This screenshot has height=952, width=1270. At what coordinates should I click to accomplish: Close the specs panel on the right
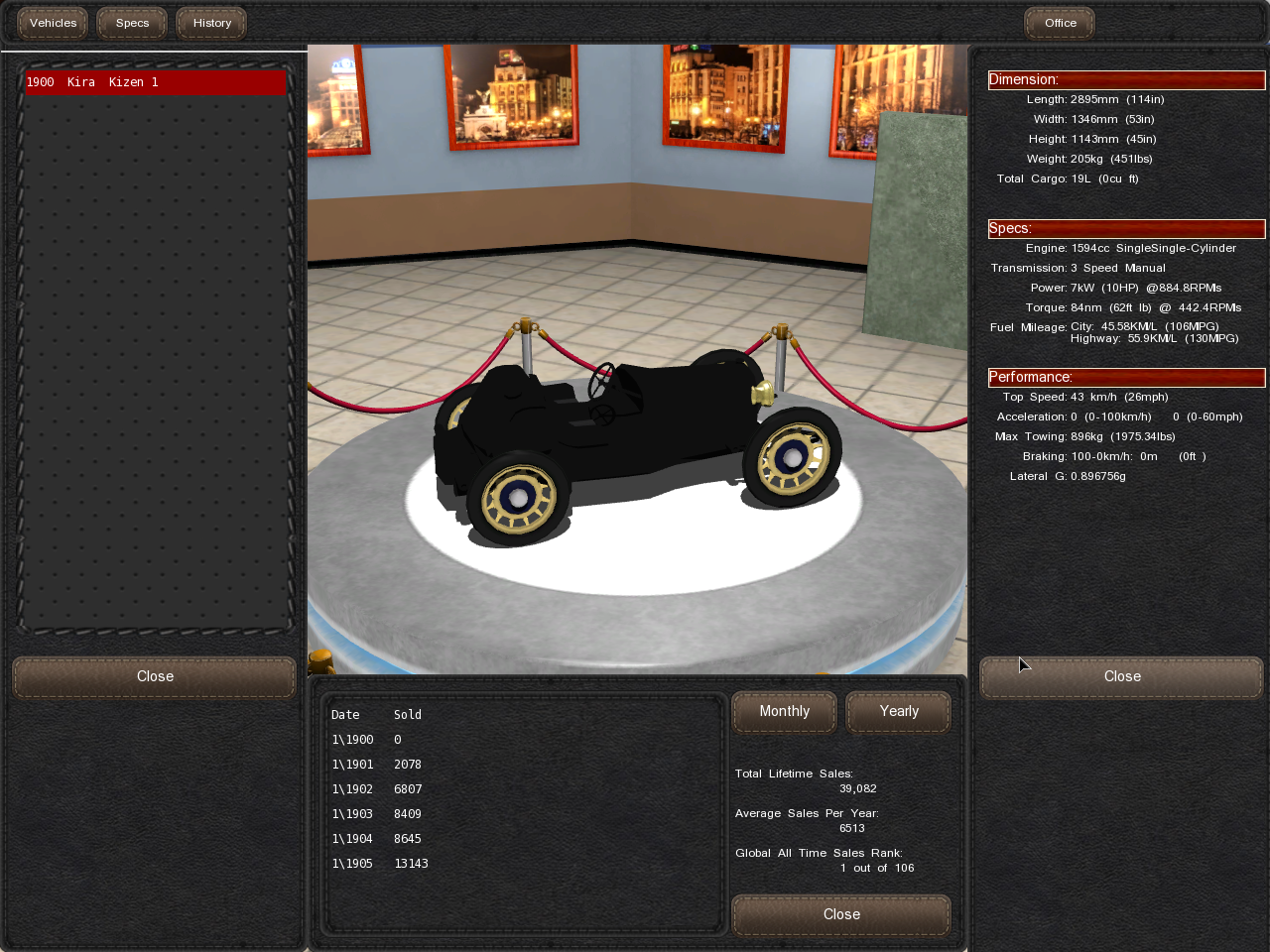coord(1121,676)
